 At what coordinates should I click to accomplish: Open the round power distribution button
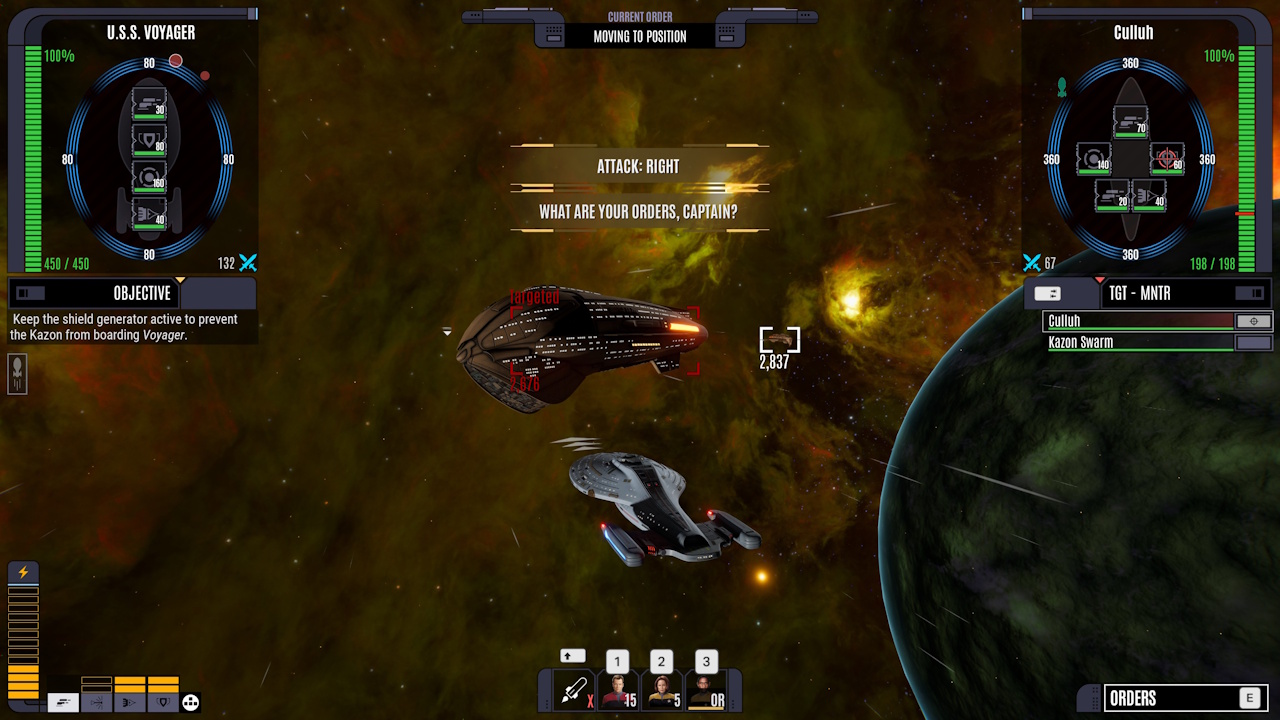point(190,702)
